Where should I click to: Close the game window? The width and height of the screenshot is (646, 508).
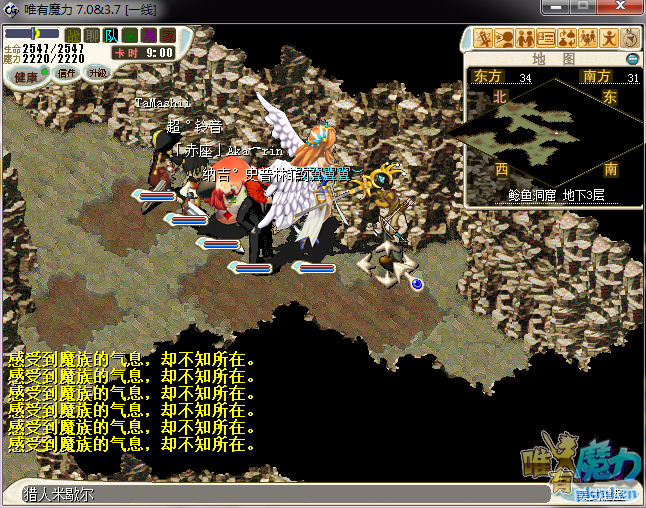[618, 8]
